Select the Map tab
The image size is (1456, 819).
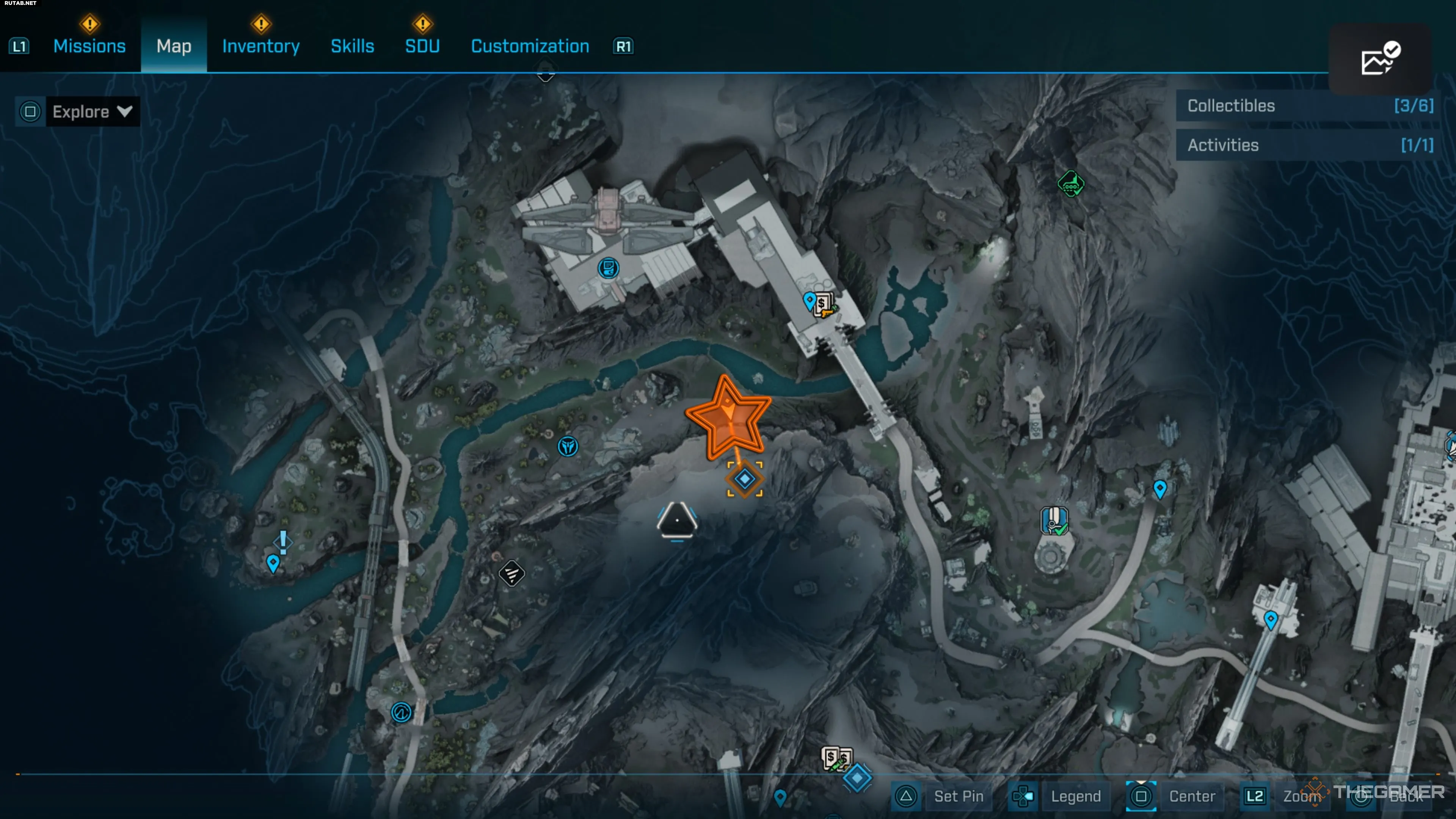coord(174,46)
